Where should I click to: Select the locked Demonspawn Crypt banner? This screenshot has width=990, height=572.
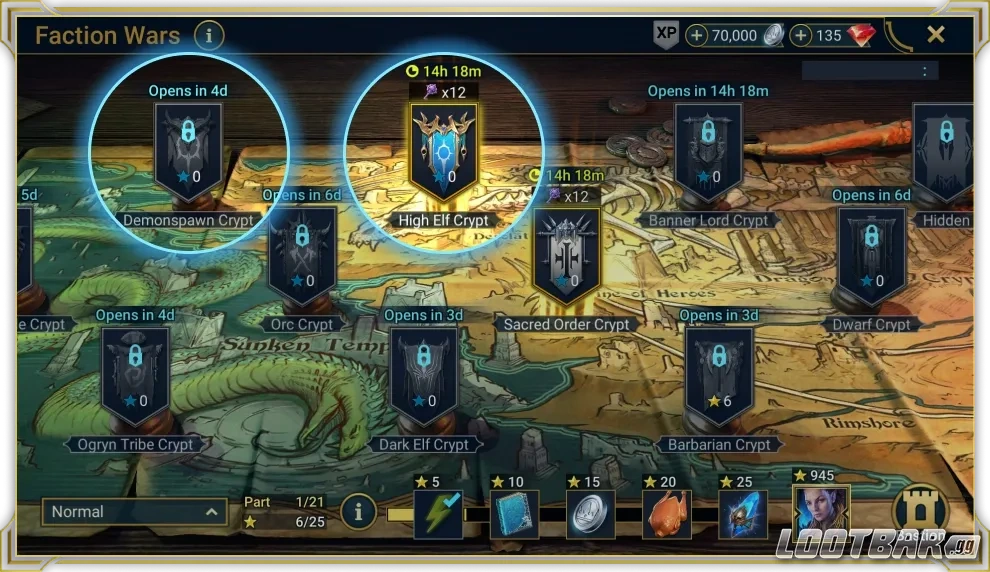tap(188, 151)
